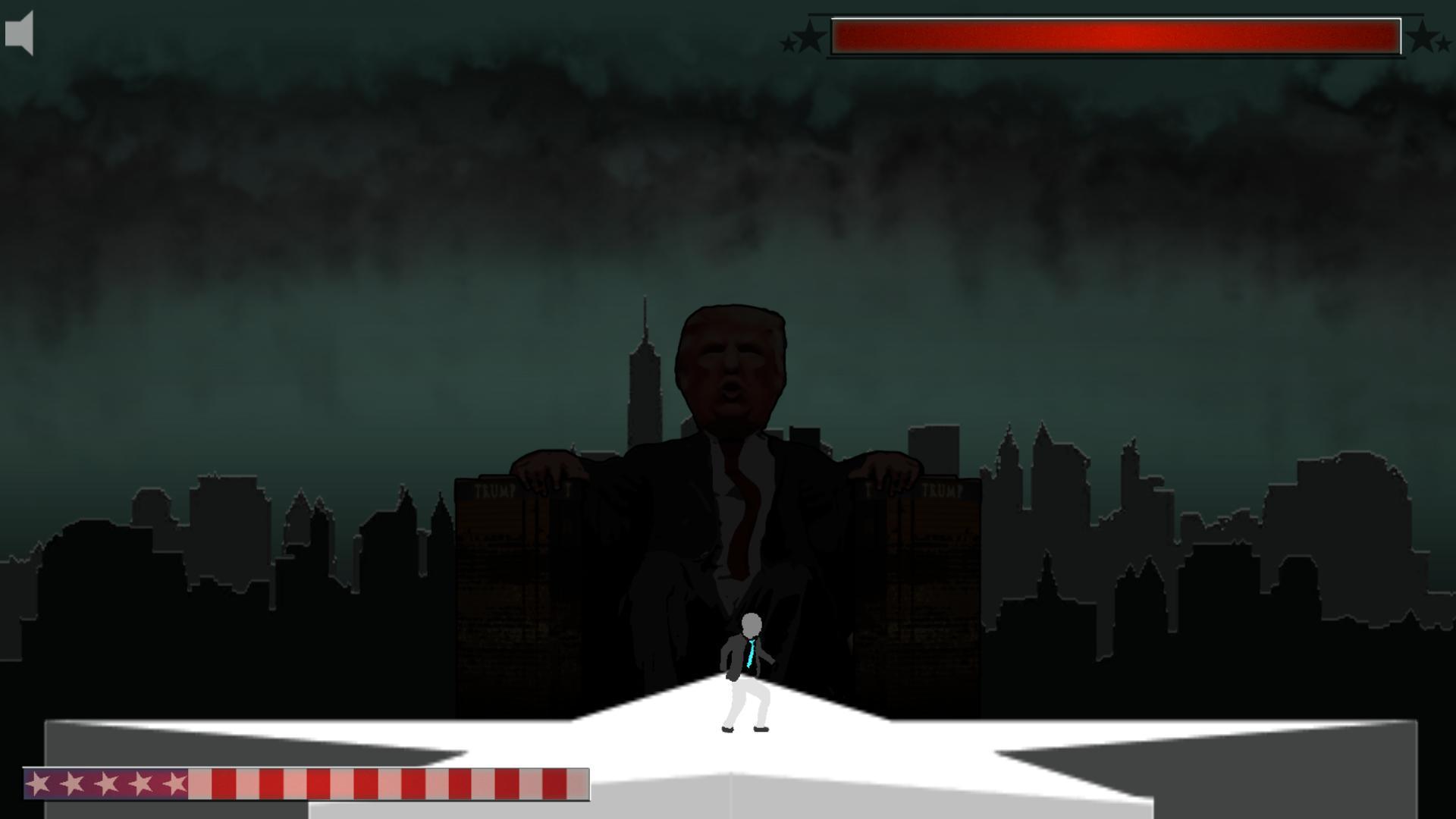
Task: Toggle sound off via the volume speaker
Action: (x=19, y=33)
